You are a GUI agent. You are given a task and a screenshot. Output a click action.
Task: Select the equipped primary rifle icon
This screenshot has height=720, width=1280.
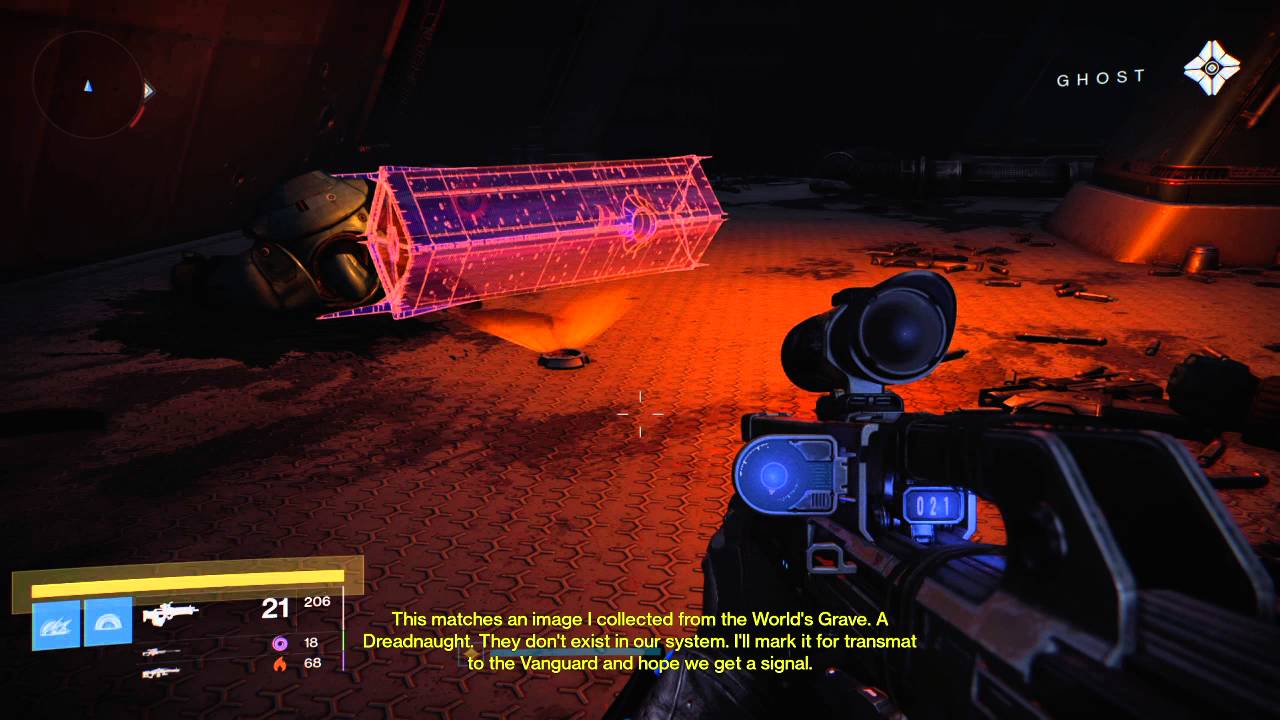[x=170, y=613]
